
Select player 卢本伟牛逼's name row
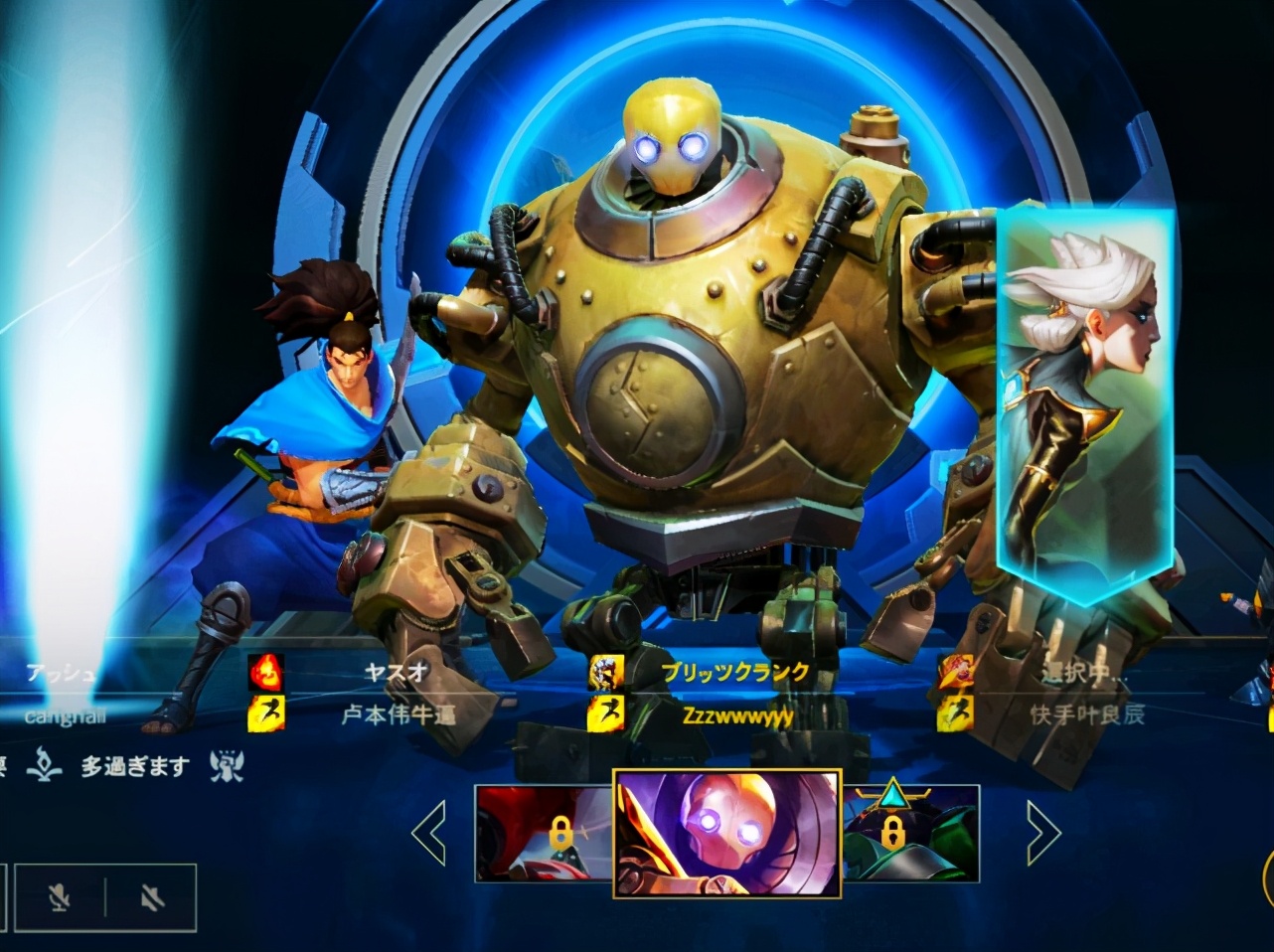[x=398, y=714]
